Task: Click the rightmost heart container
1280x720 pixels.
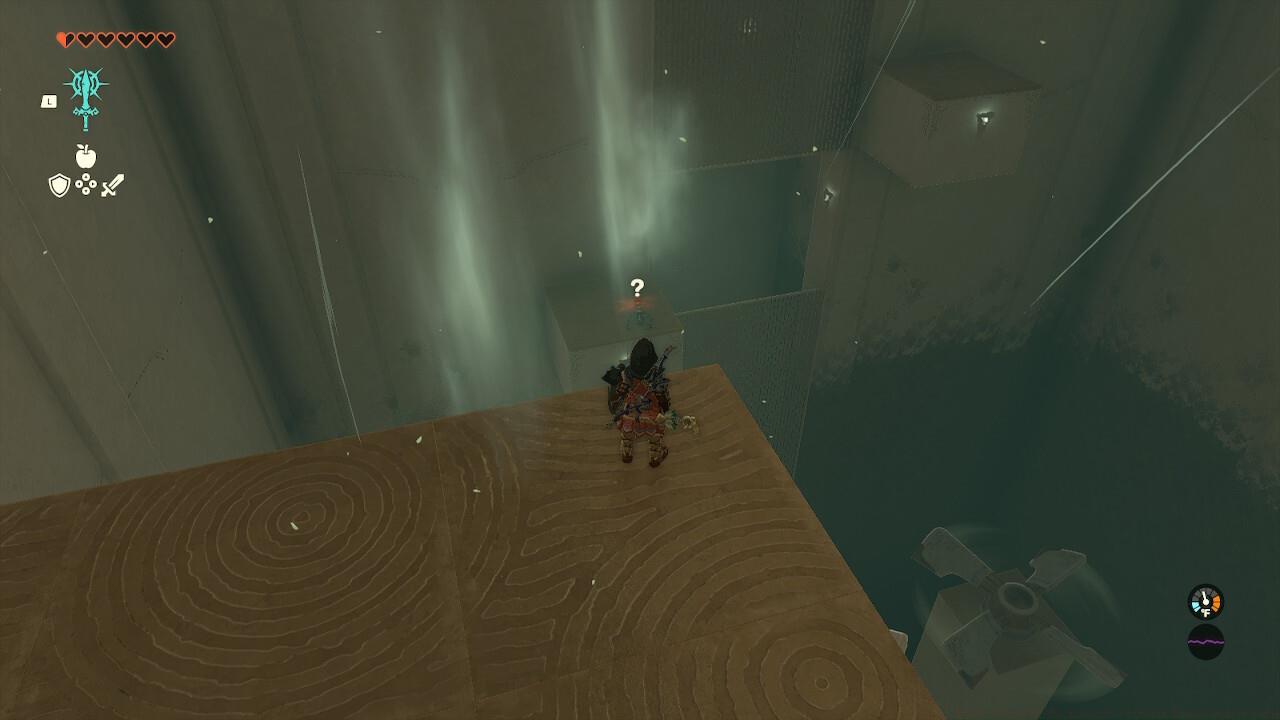Action: point(165,38)
